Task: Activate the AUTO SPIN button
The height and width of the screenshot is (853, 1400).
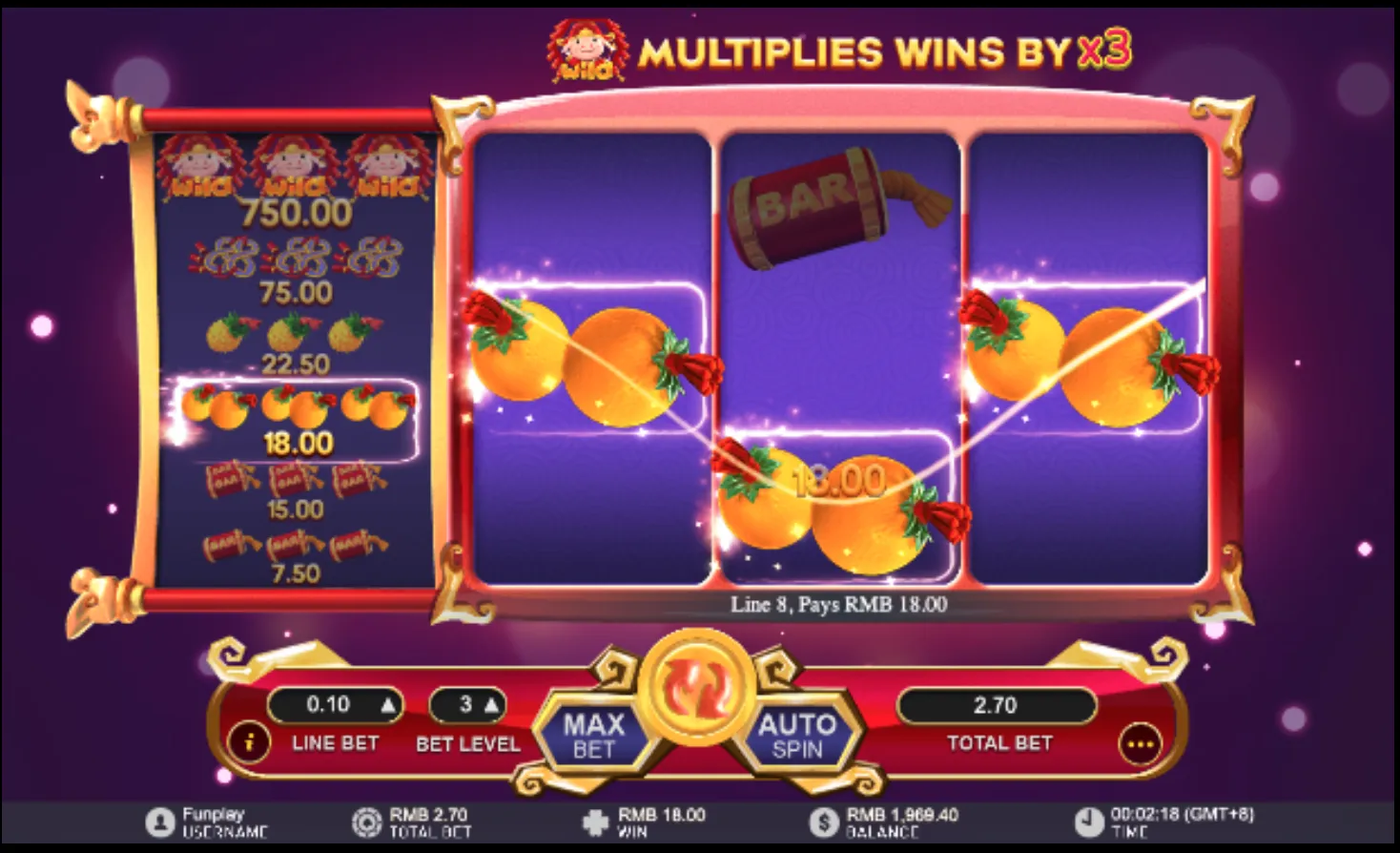Action: (799, 736)
